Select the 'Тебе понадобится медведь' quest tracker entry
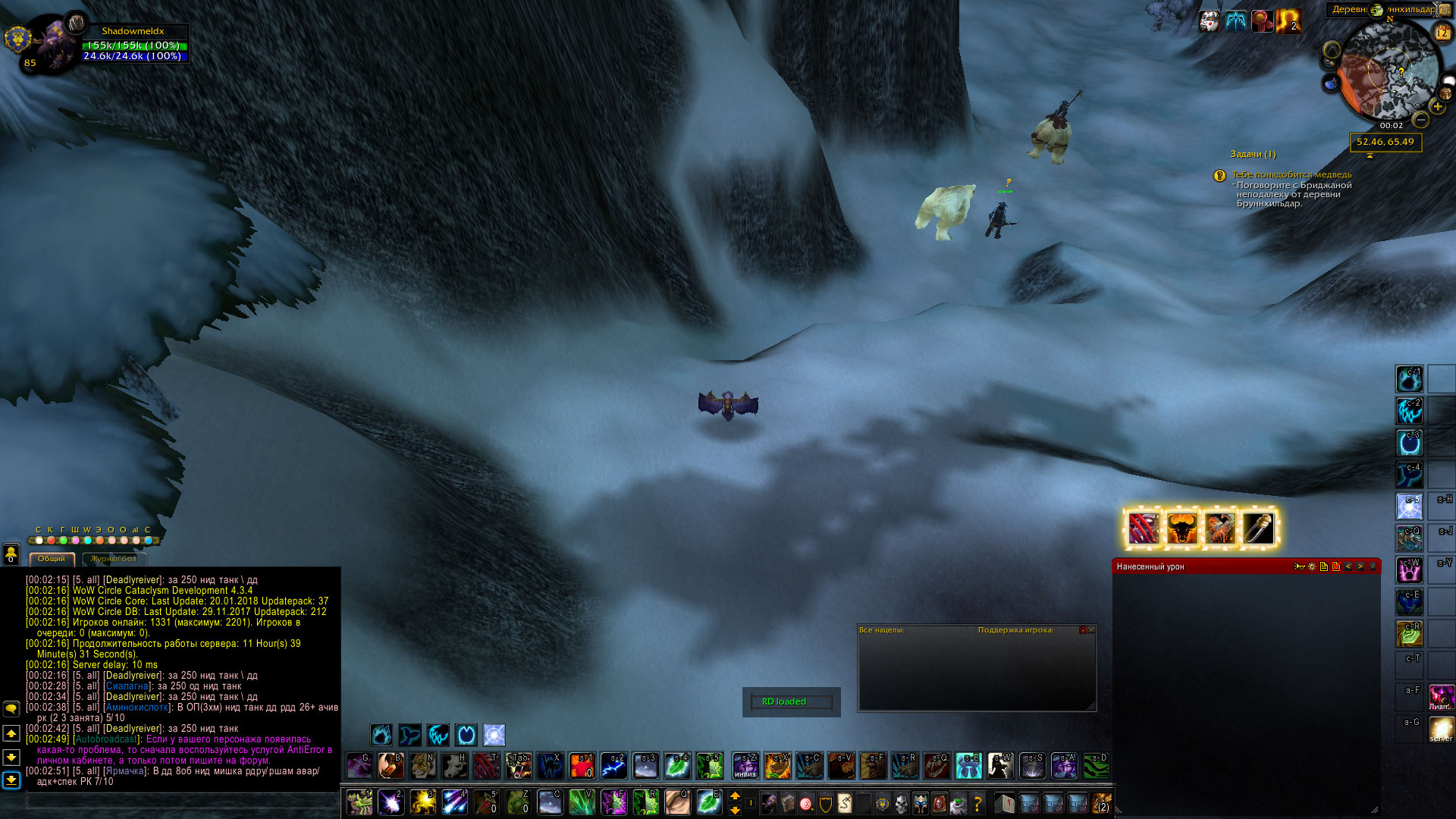The width and height of the screenshot is (1456, 819). pyautogui.click(x=1291, y=174)
